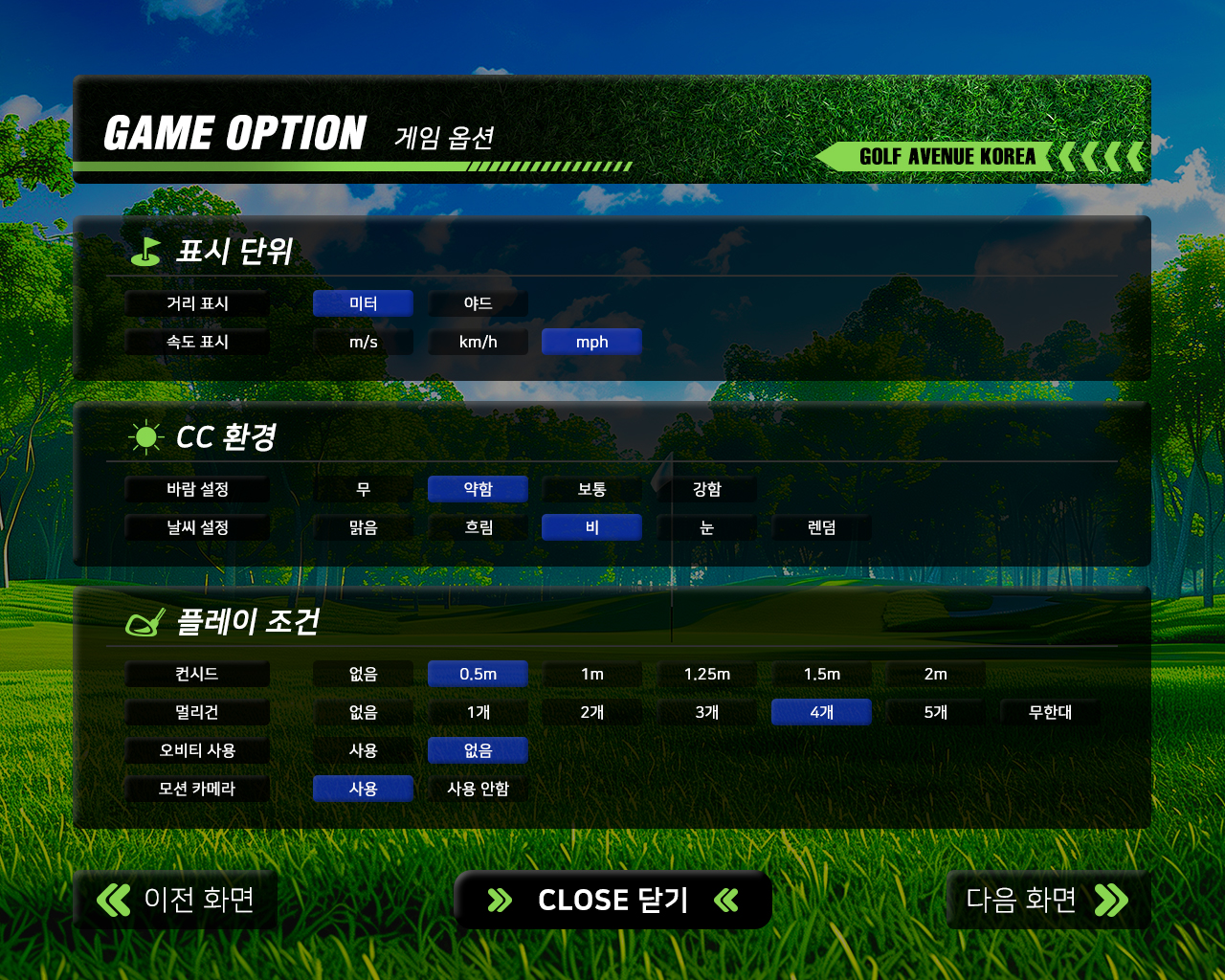The width and height of the screenshot is (1225, 980).
Task: Select the mph speed option
Action: (591, 342)
